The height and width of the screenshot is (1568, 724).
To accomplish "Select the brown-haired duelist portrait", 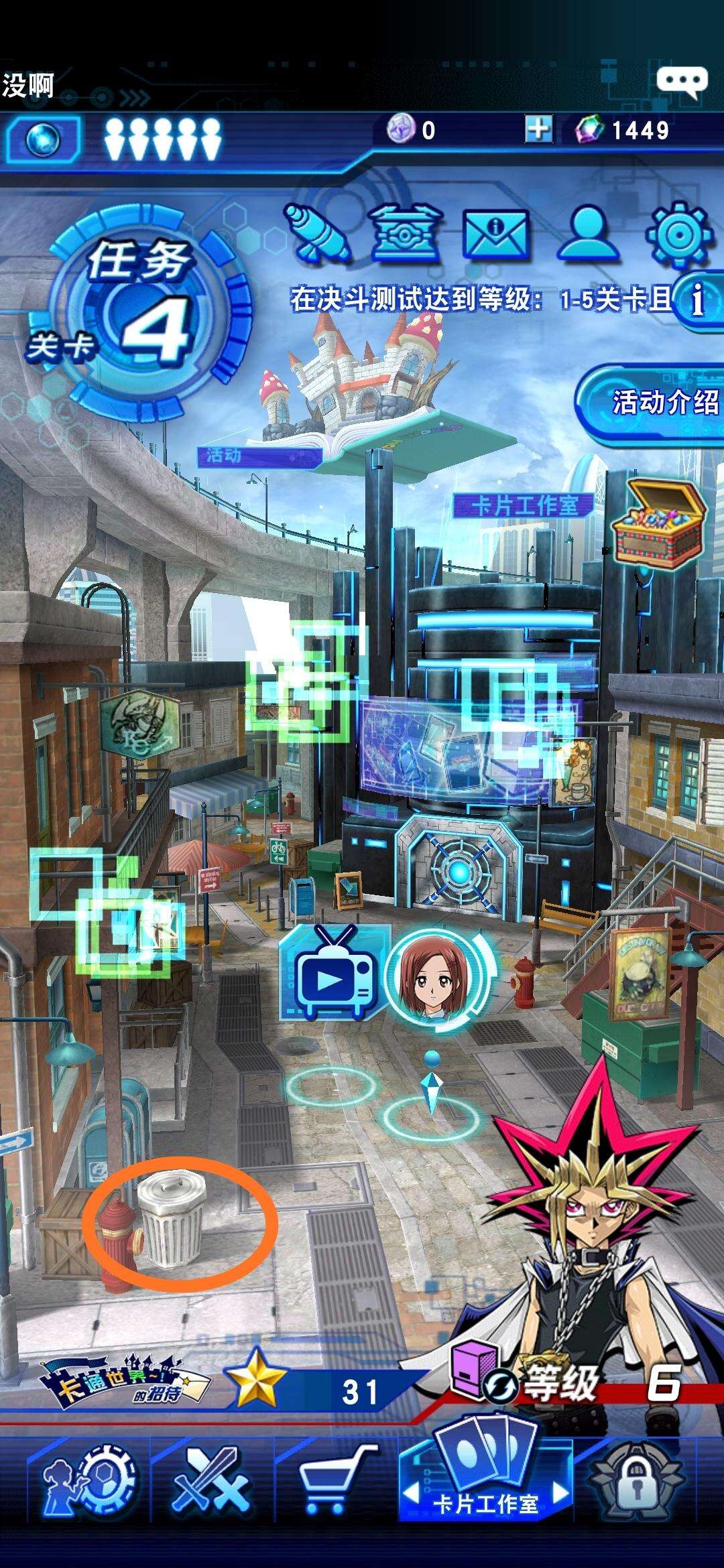I will point(432,975).
